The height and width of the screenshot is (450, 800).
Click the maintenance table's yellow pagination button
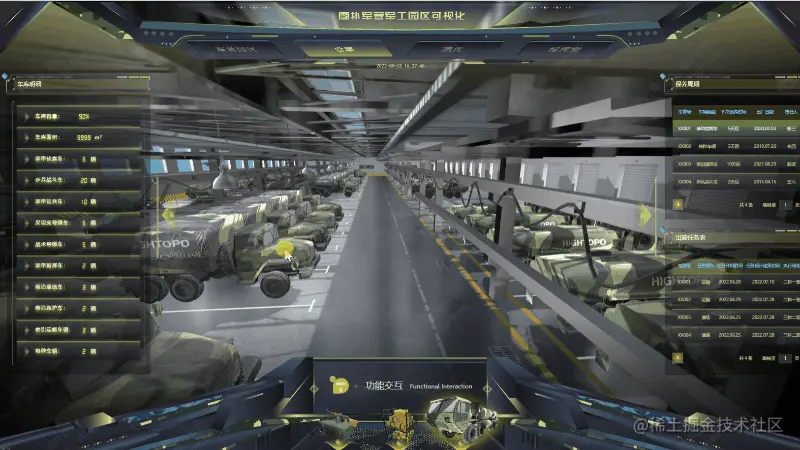pyautogui.click(x=679, y=204)
